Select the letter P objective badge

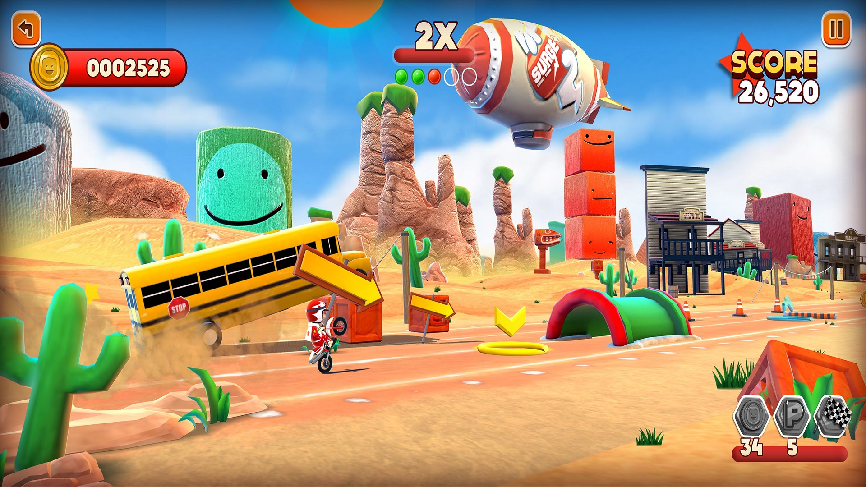792,416
